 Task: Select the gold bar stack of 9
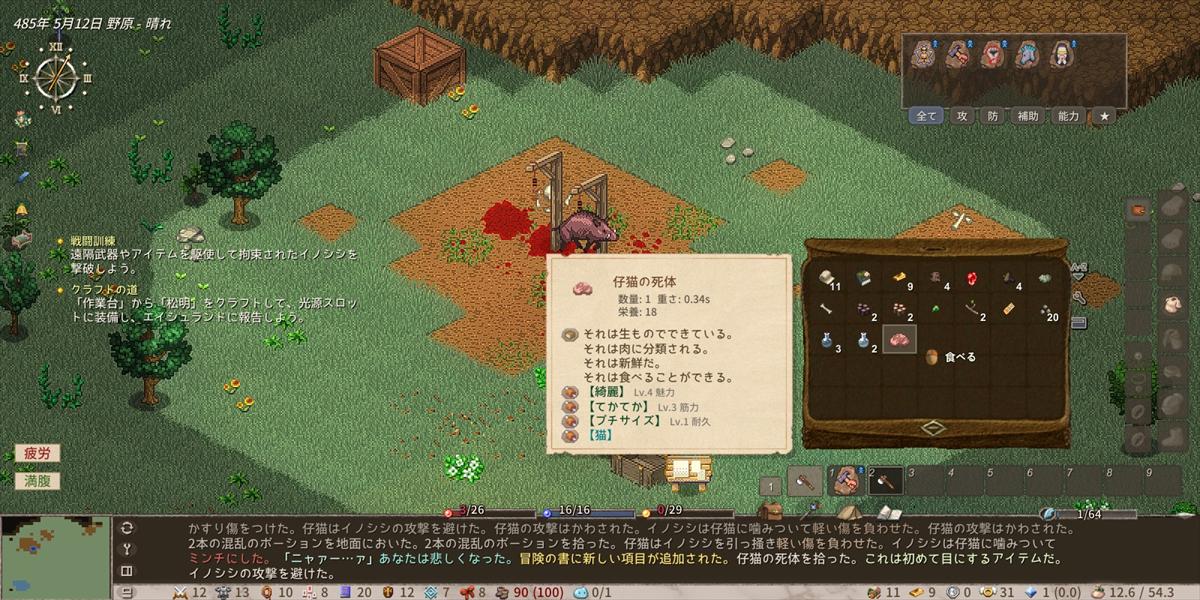[900, 277]
